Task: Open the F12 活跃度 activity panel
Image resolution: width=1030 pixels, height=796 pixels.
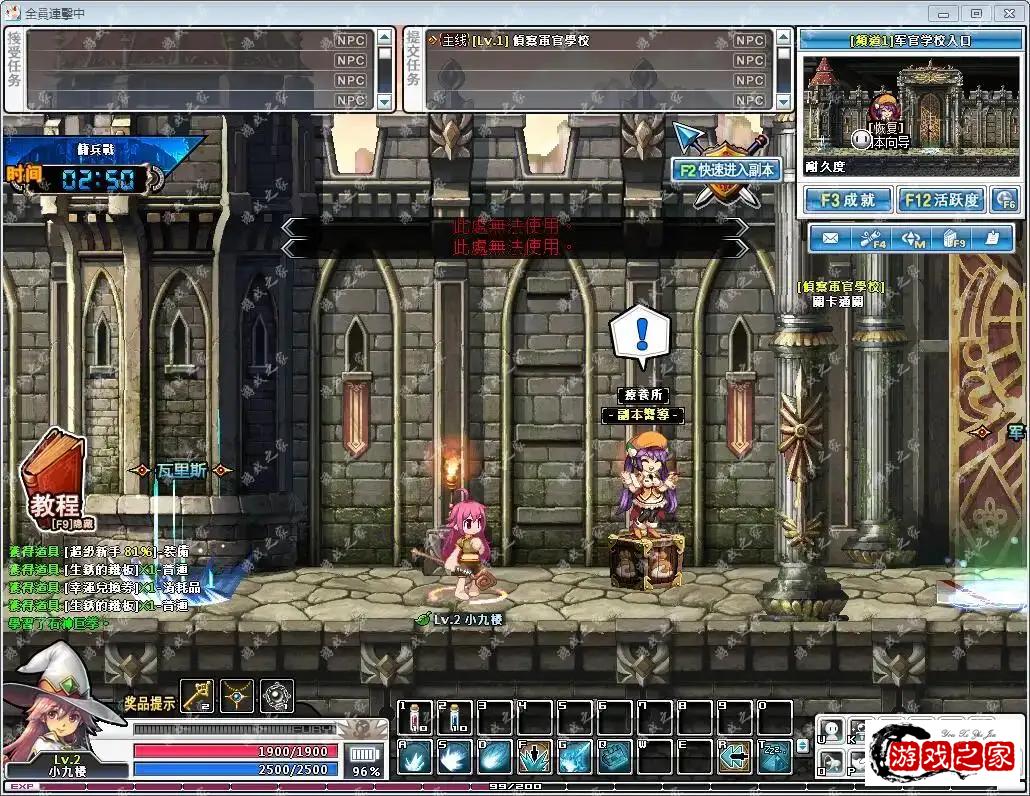Action: pyautogui.click(x=940, y=200)
